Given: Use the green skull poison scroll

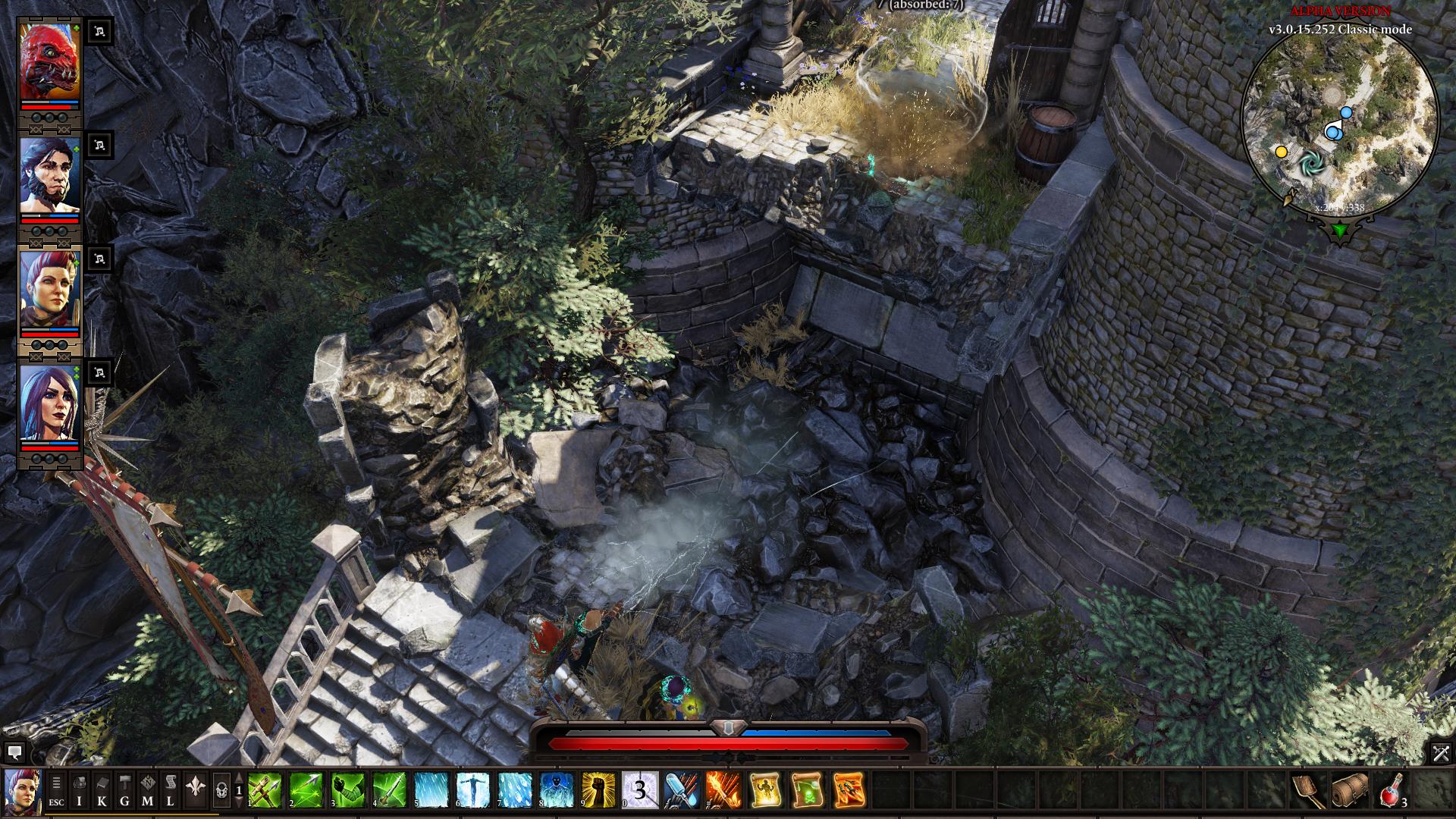Looking at the screenshot, I should 807,790.
